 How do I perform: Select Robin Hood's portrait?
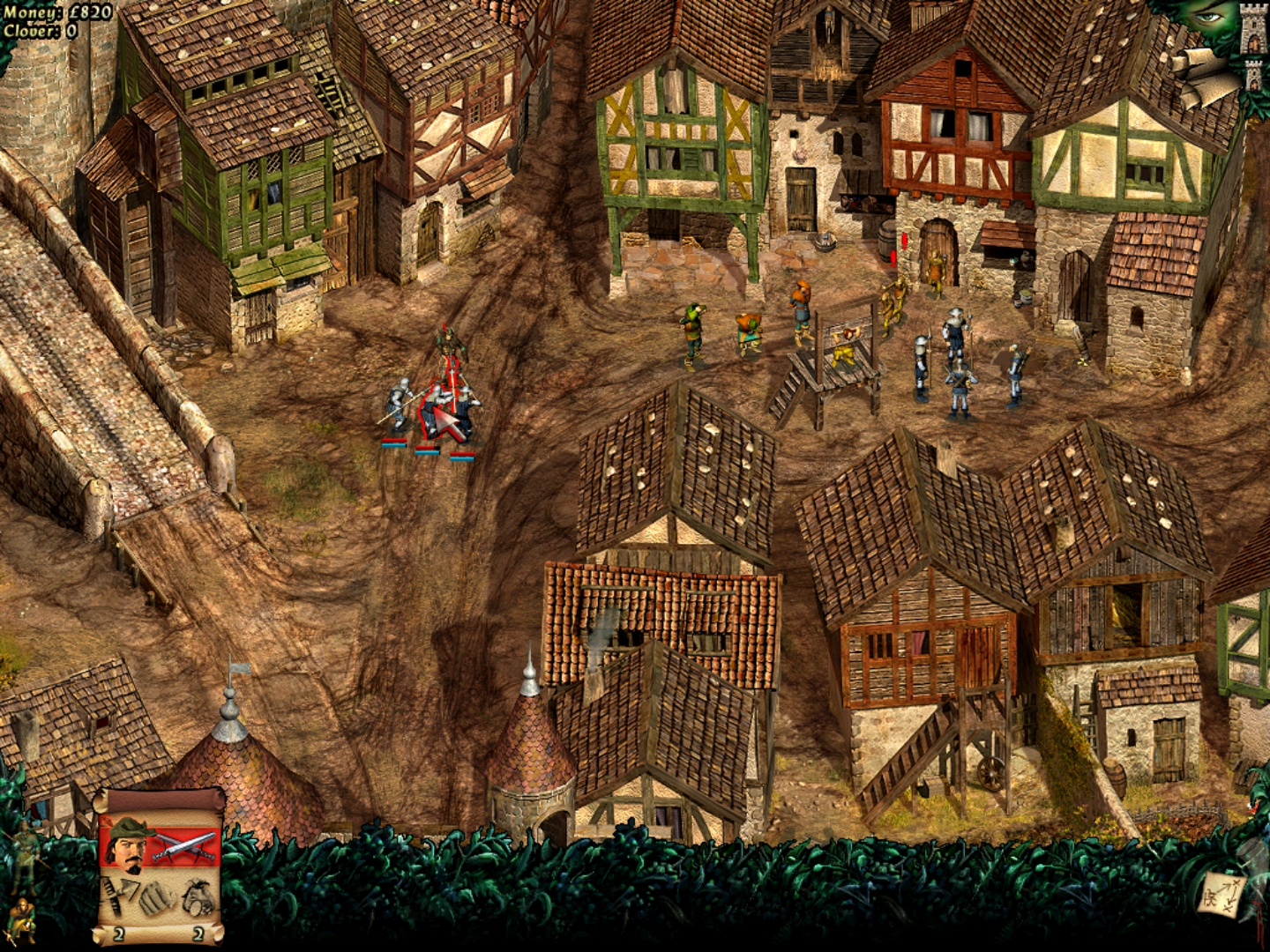coord(129,848)
